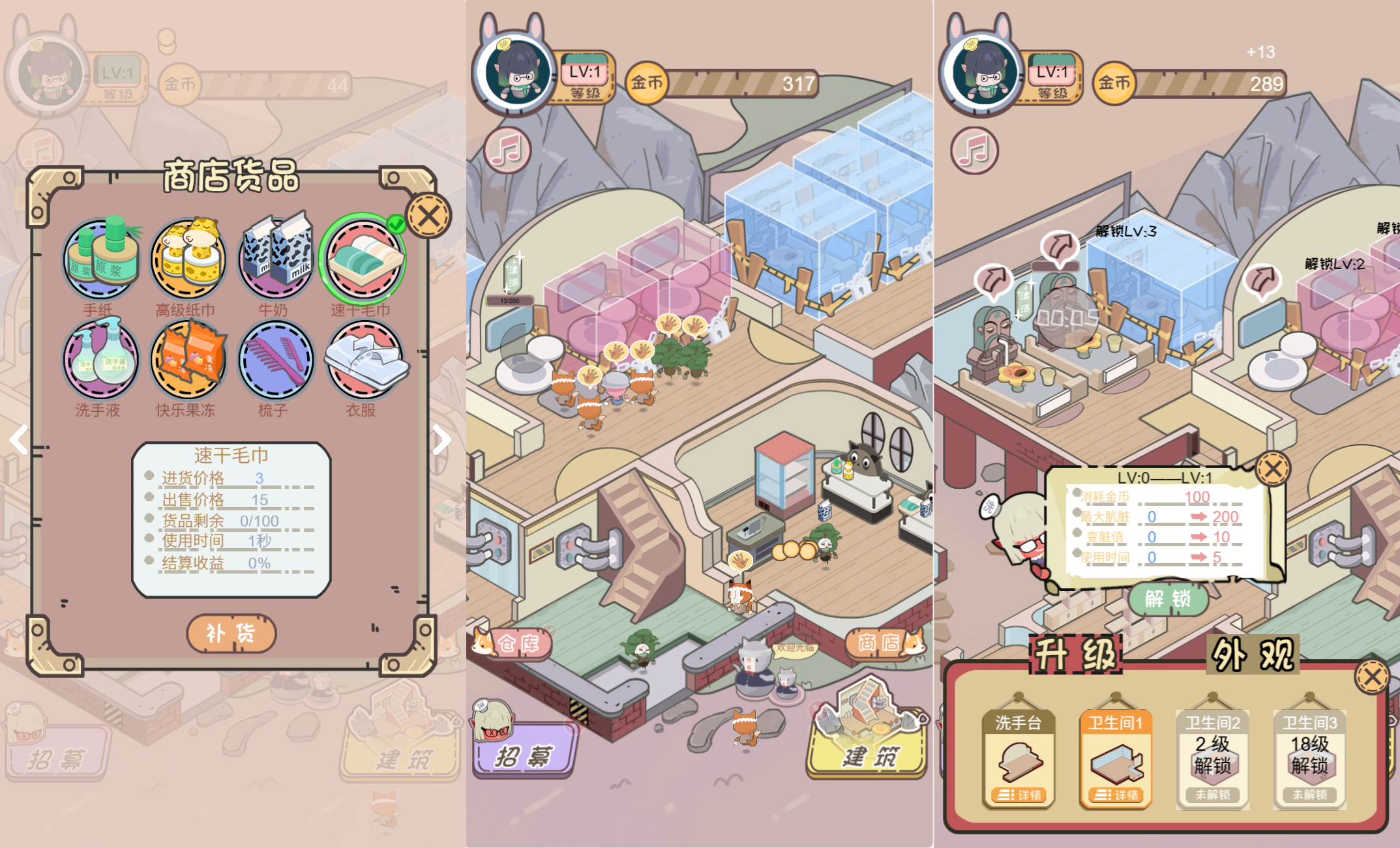Choose the 快乐果冻 jelly item

[x=188, y=359]
